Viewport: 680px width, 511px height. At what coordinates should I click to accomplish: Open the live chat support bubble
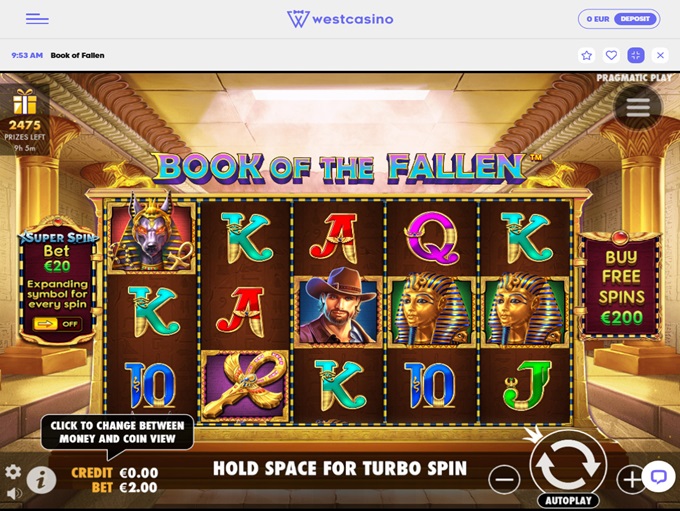pyautogui.click(x=658, y=476)
